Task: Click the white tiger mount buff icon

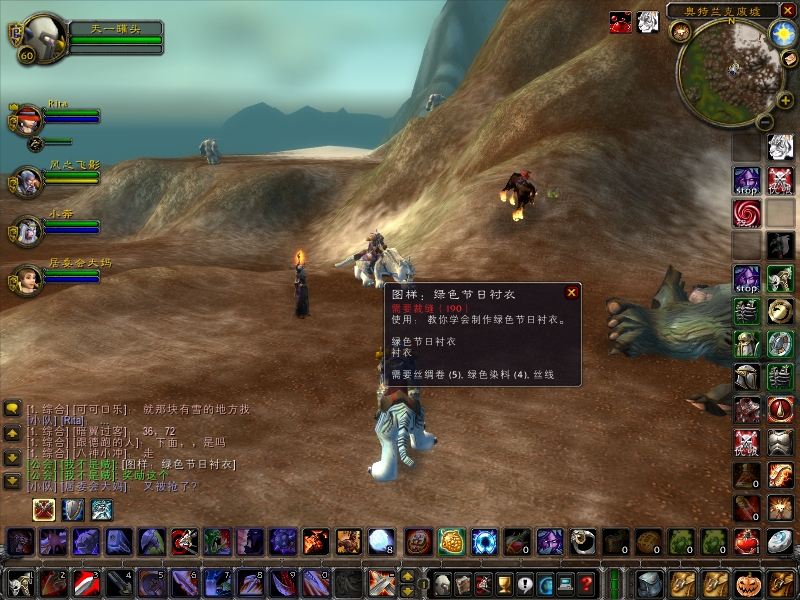Action: click(x=648, y=22)
